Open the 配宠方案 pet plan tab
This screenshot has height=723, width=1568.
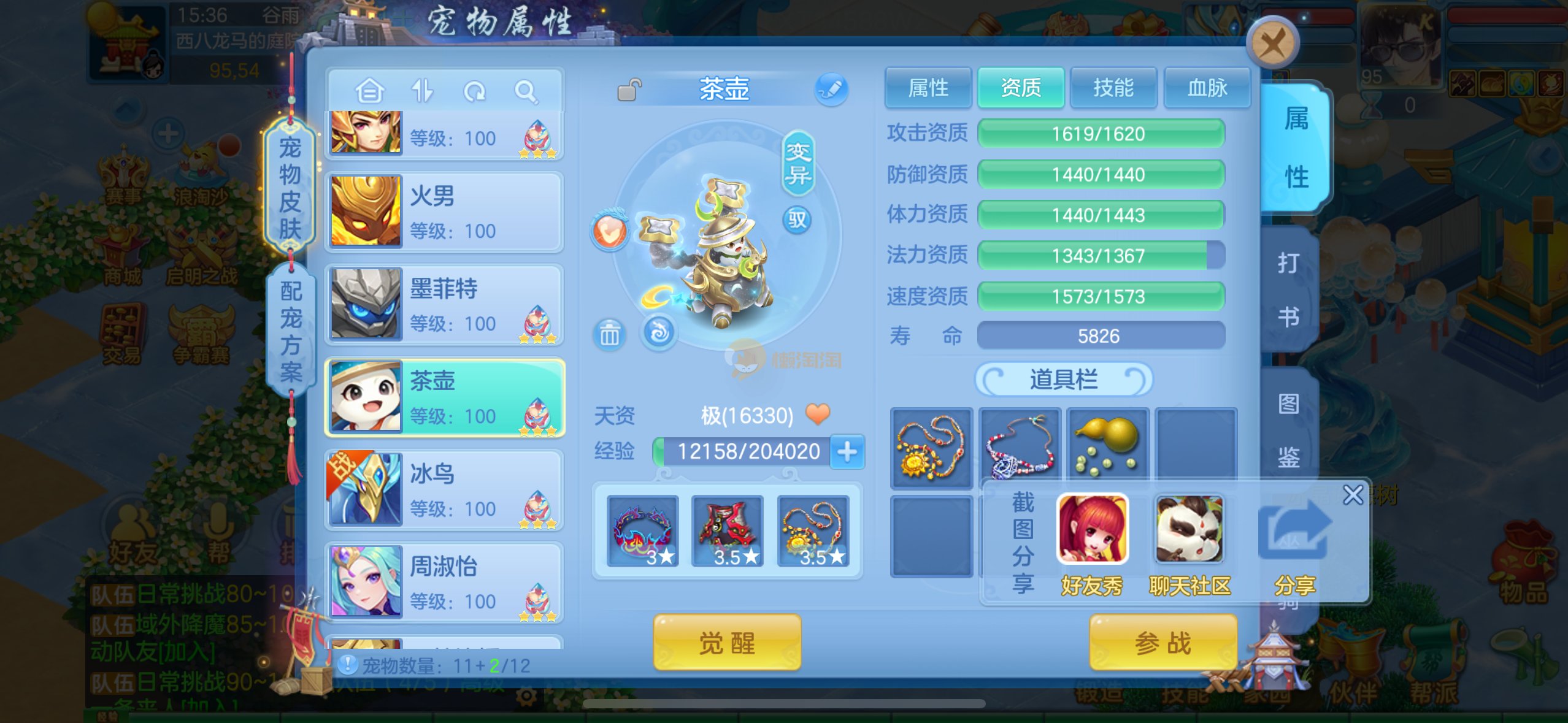[291, 332]
